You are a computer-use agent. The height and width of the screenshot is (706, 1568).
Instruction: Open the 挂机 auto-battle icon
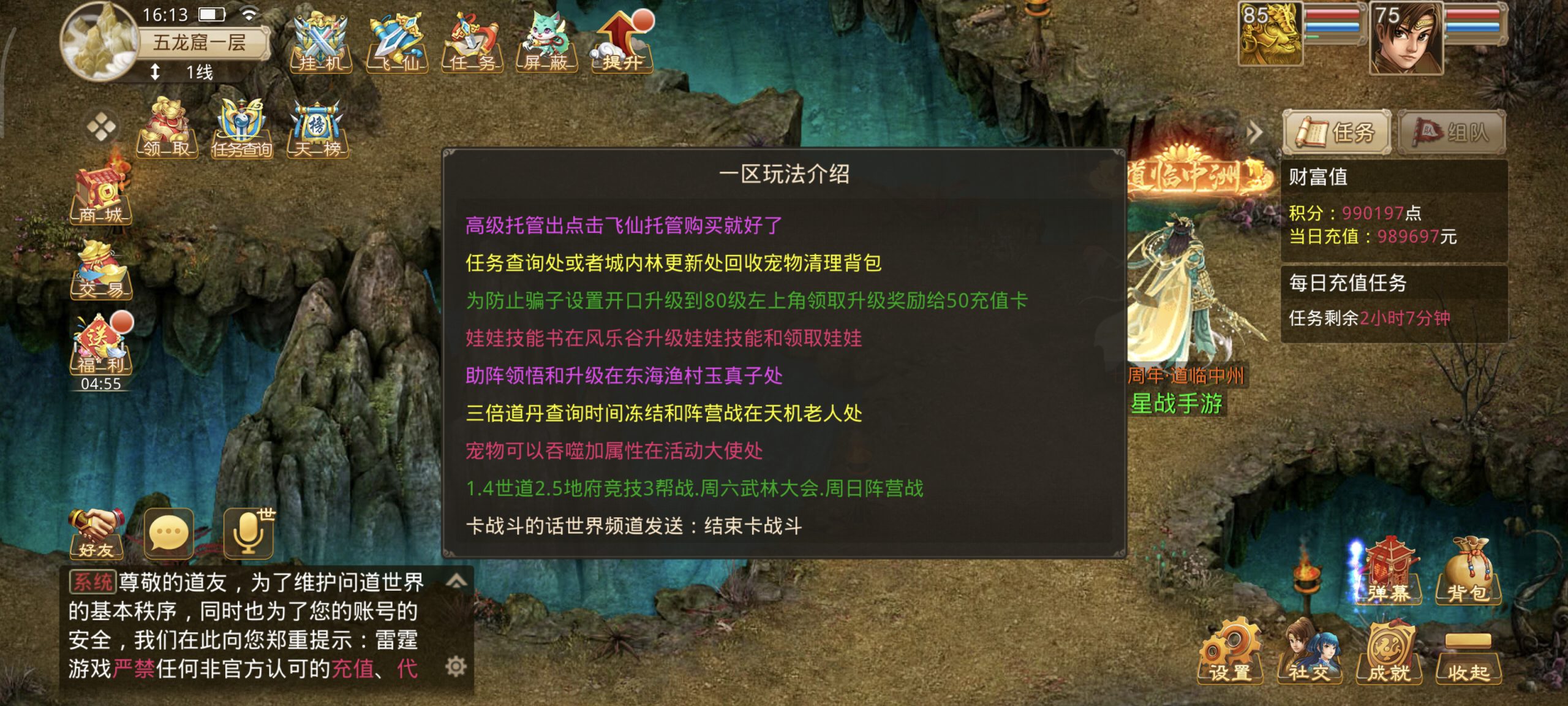click(x=321, y=43)
